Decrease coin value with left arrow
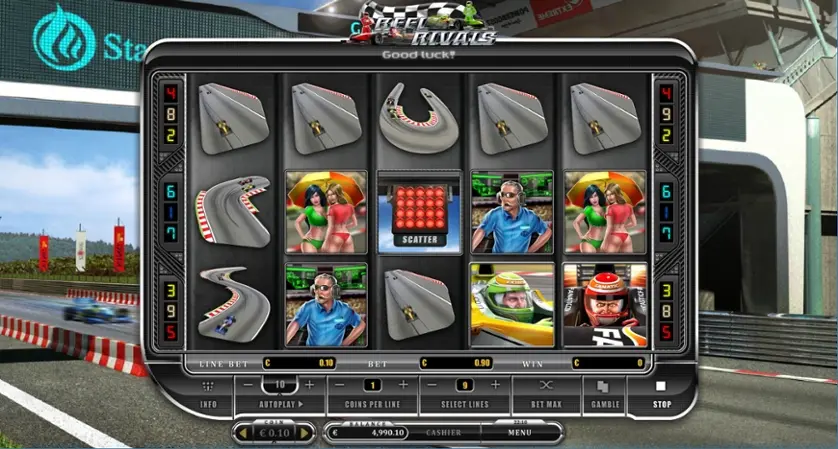 tap(241, 433)
